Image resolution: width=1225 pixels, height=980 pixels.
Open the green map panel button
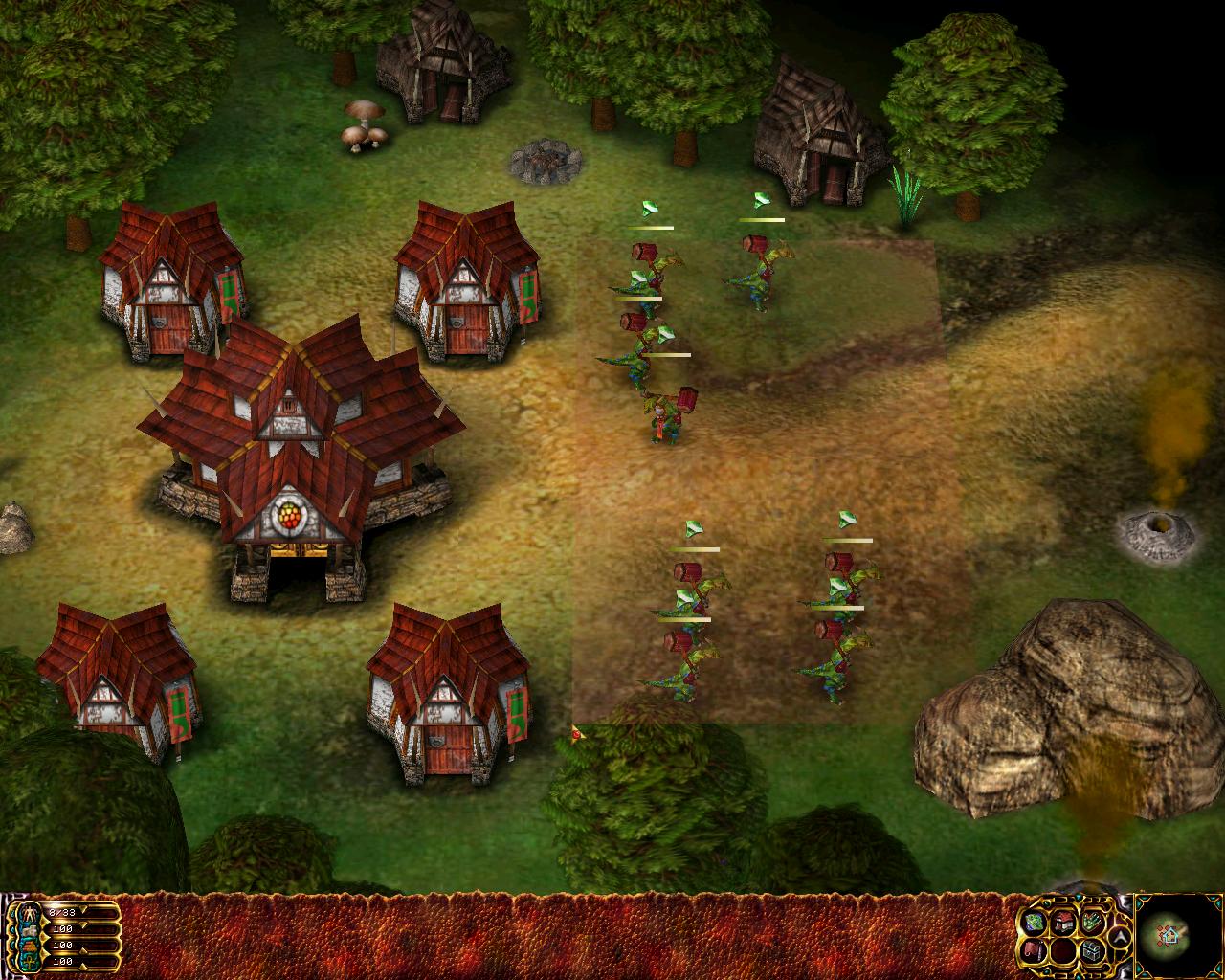(x=1034, y=923)
